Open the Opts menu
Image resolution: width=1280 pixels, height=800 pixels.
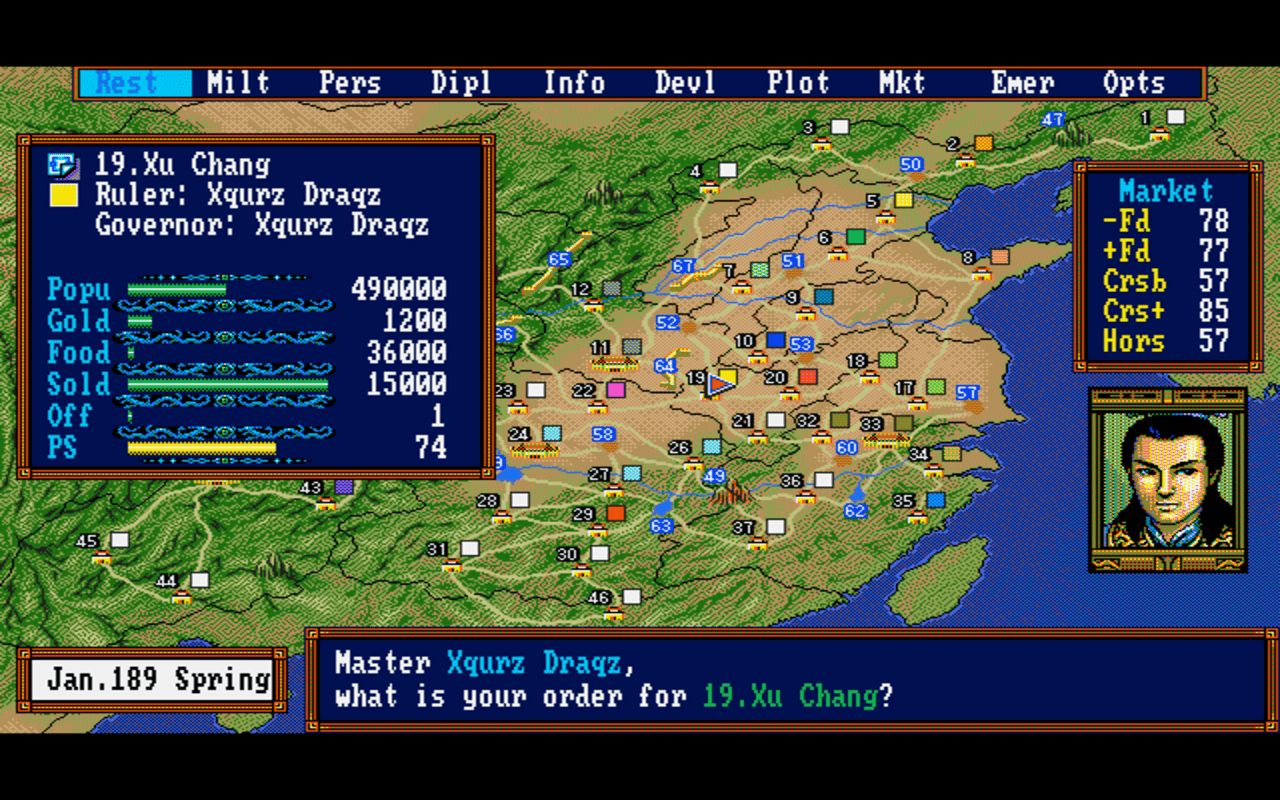tap(1135, 83)
